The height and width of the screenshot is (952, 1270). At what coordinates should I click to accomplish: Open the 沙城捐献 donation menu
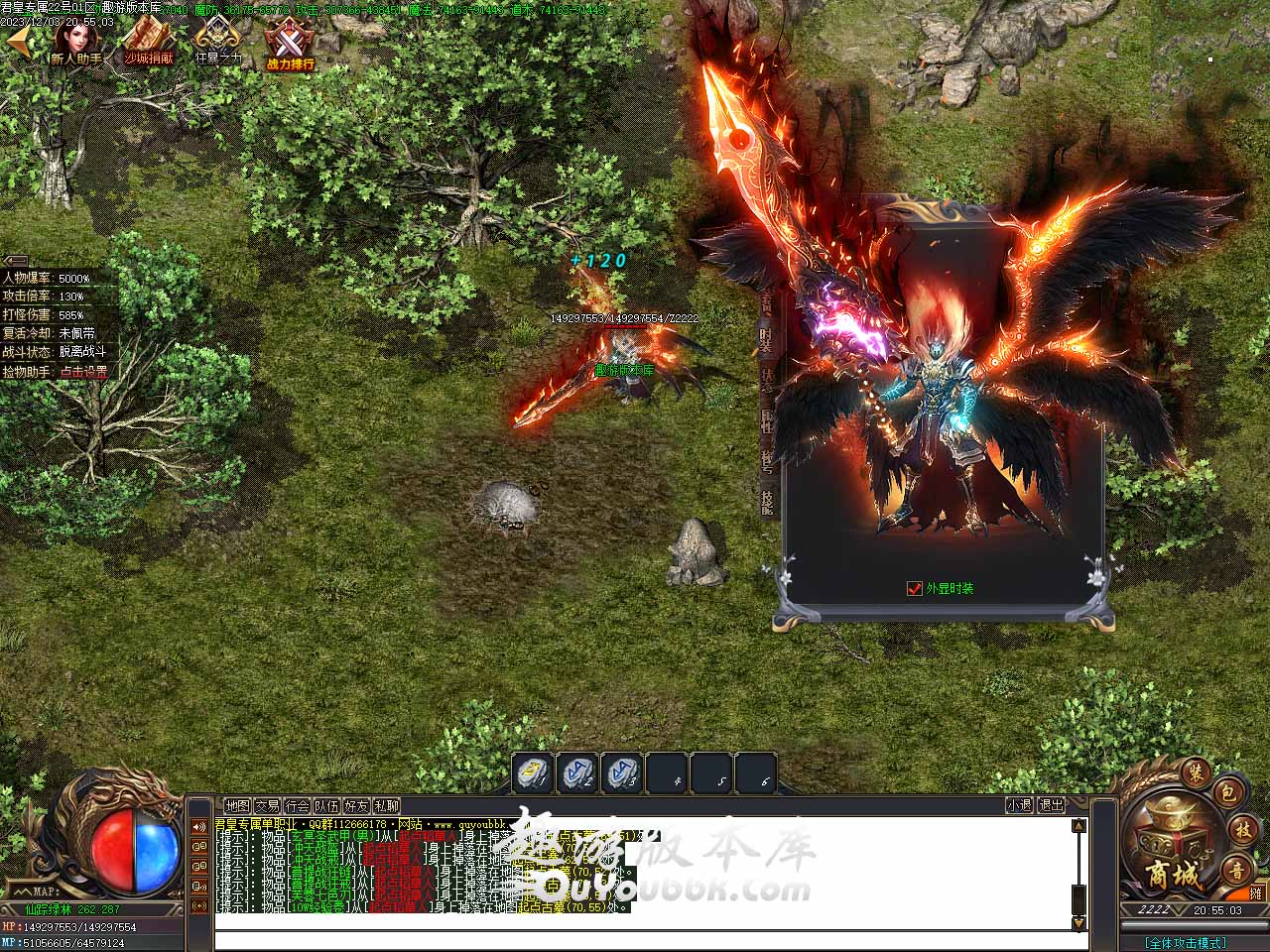click(149, 44)
